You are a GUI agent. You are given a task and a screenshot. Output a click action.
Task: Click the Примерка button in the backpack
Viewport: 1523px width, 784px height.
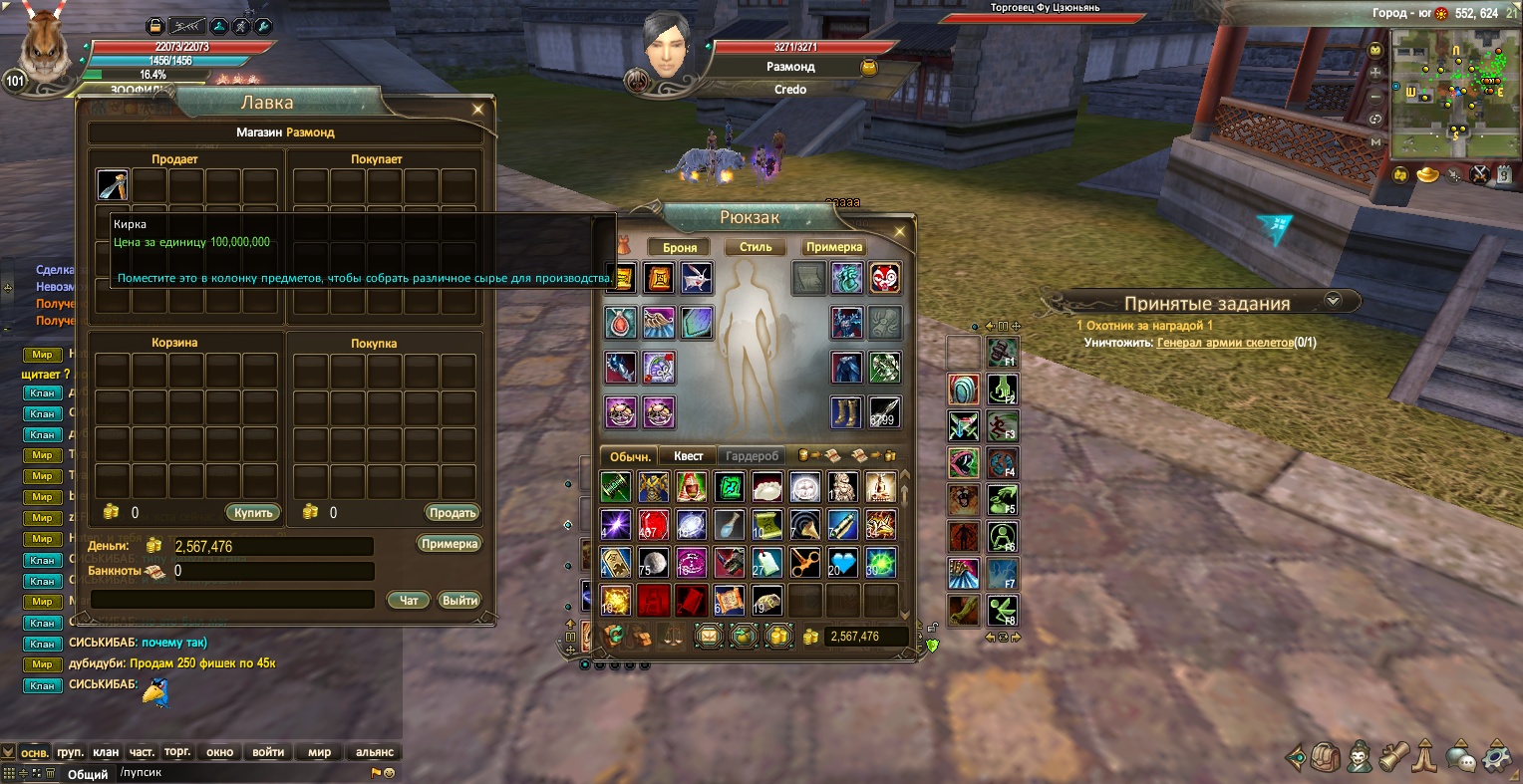[833, 247]
